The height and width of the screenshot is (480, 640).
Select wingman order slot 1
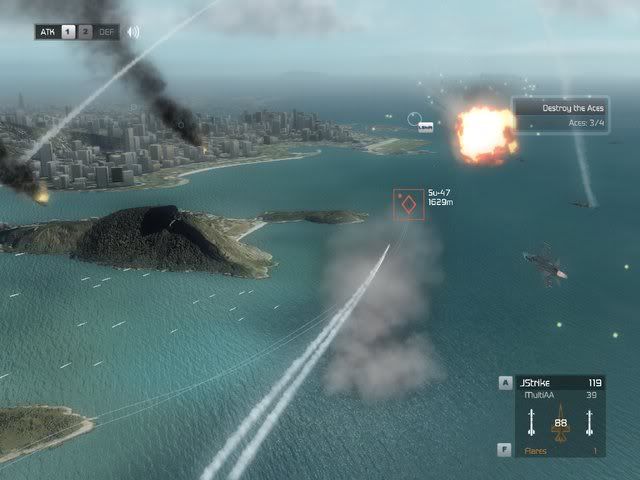(x=70, y=31)
